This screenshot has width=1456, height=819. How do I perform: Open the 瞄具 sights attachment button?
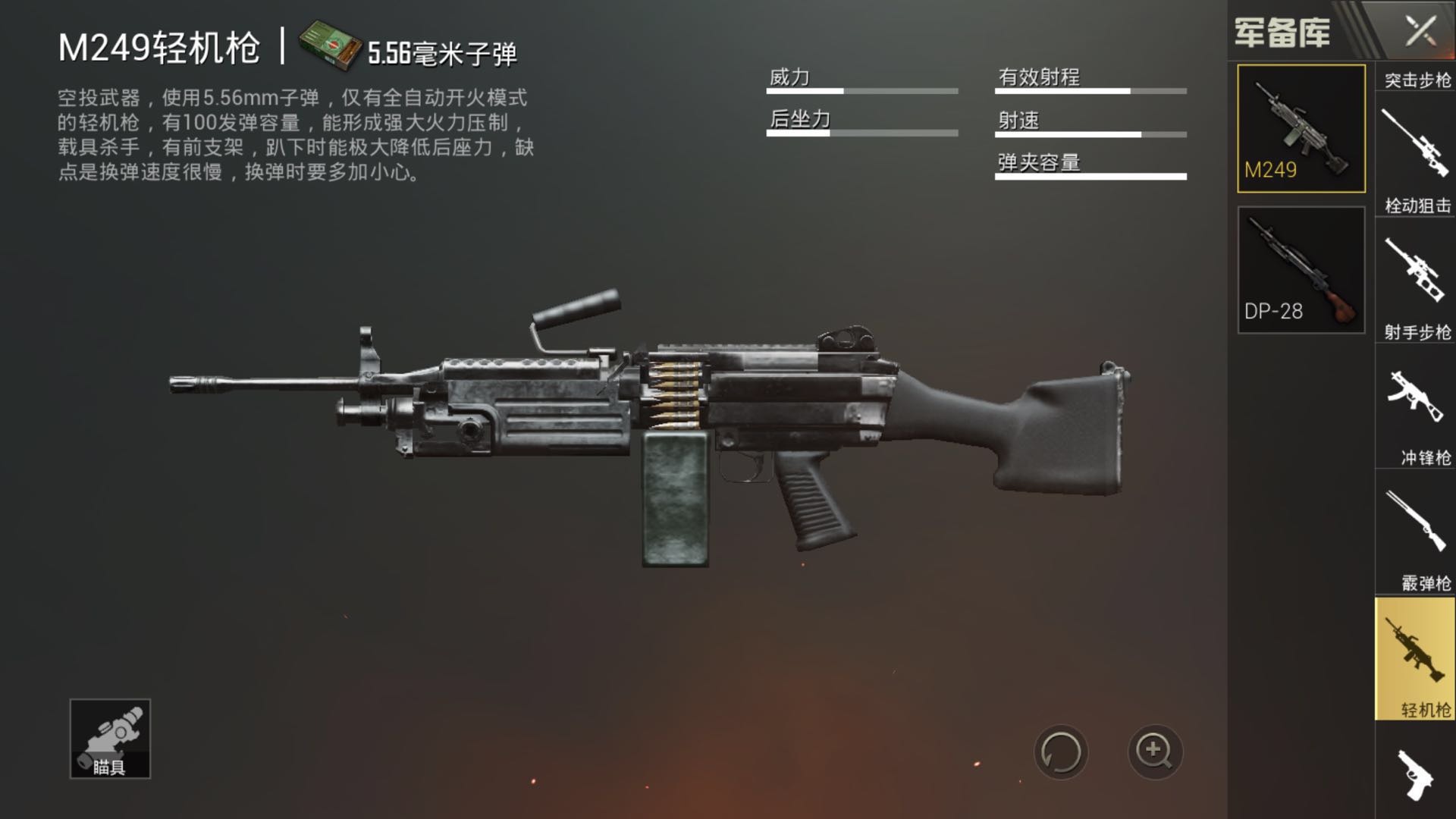(x=110, y=739)
